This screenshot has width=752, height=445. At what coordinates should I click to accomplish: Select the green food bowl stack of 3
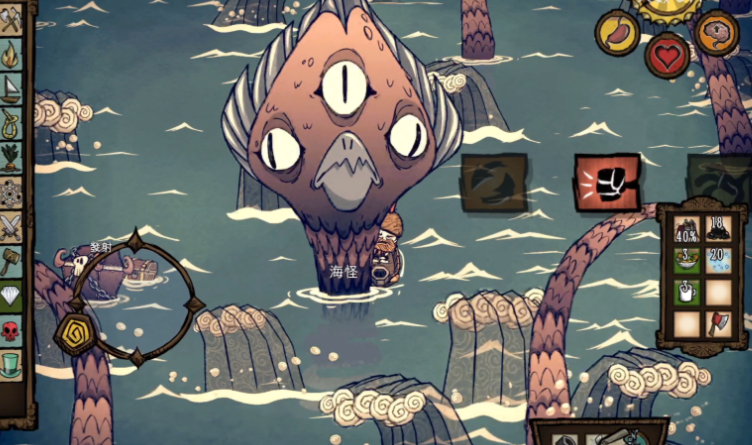tap(686, 260)
